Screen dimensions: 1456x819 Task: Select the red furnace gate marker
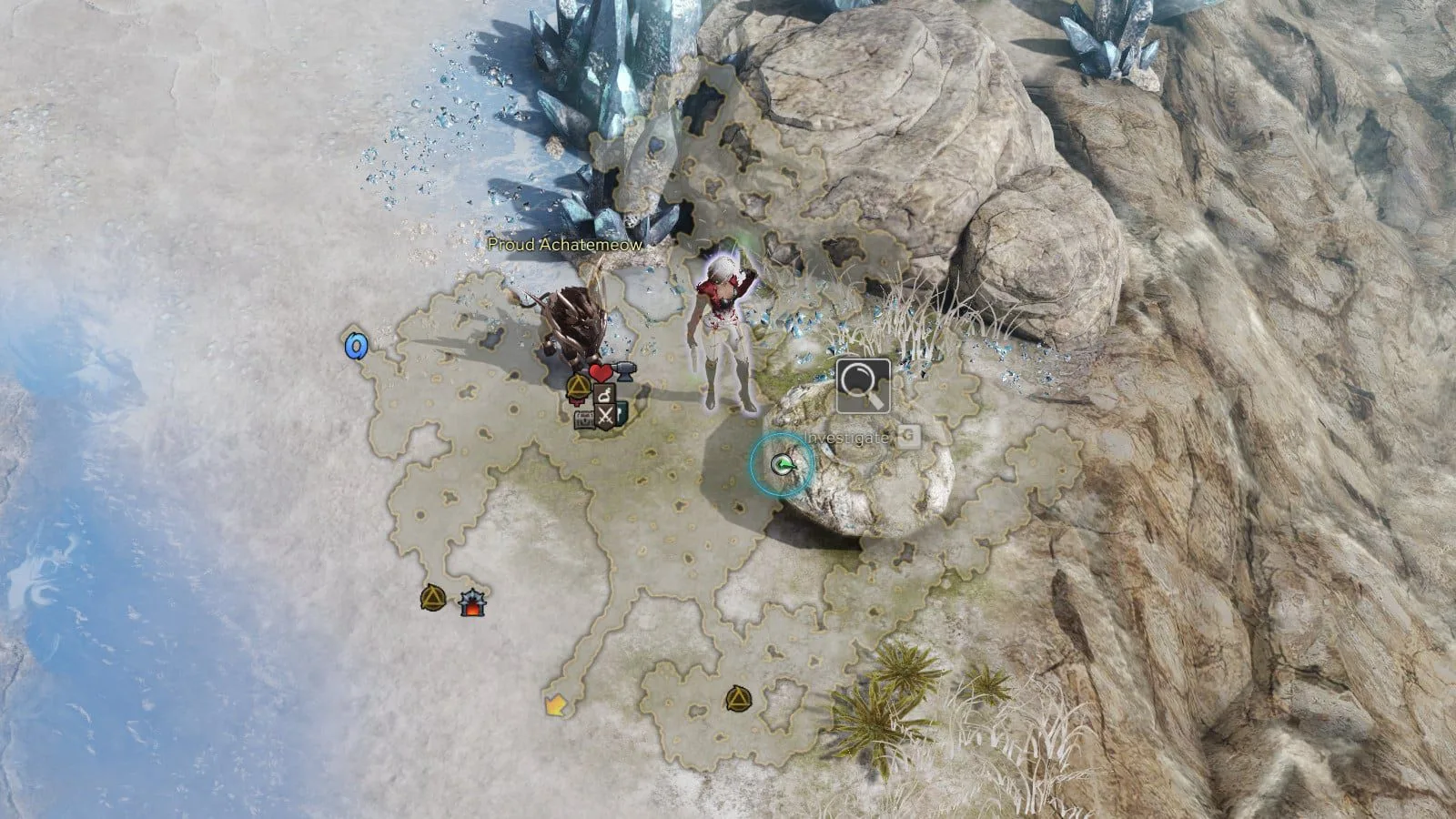470,602
